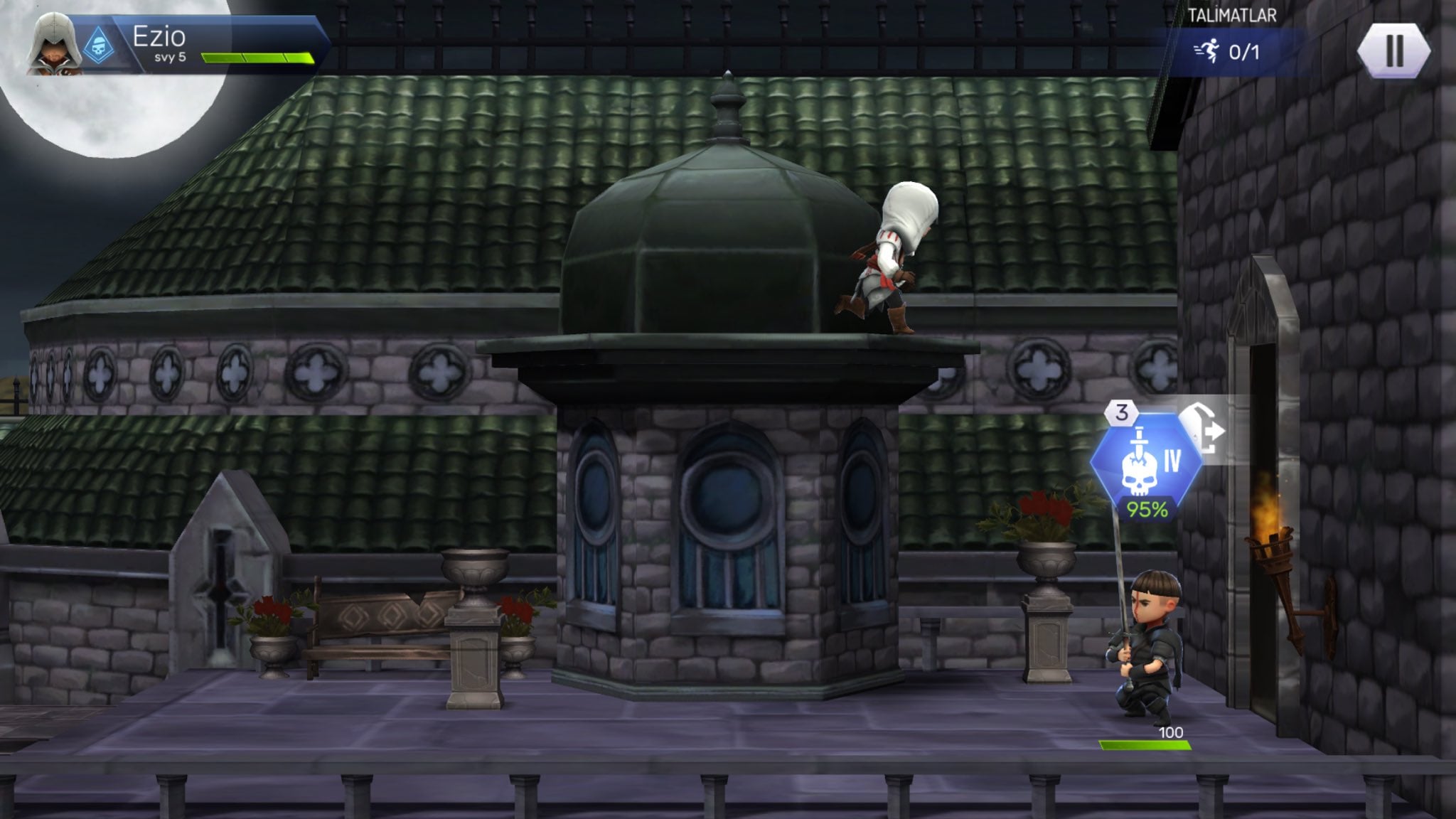Select Ezio's hooded portrait
Image resolution: width=1456 pixels, height=819 pixels.
click(x=51, y=45)
